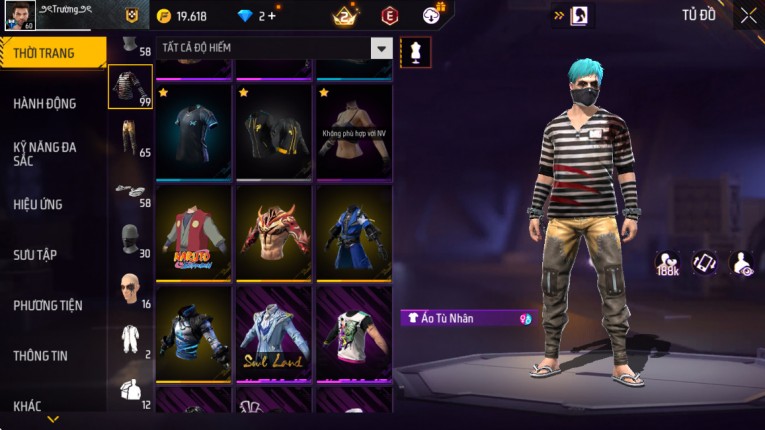Image resolution: width=765 pixels, height=430 pixels.
Task: Select the red-gold bare chest armor
Action: [274, 232]
